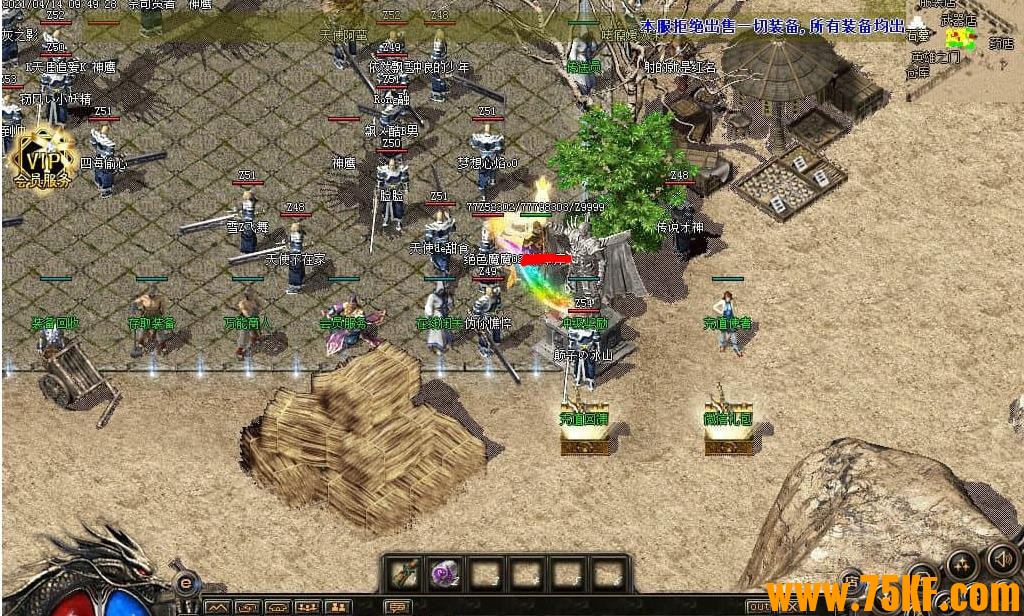
Task: Toggle the speaker sound button
Action: pos(1000,557)
